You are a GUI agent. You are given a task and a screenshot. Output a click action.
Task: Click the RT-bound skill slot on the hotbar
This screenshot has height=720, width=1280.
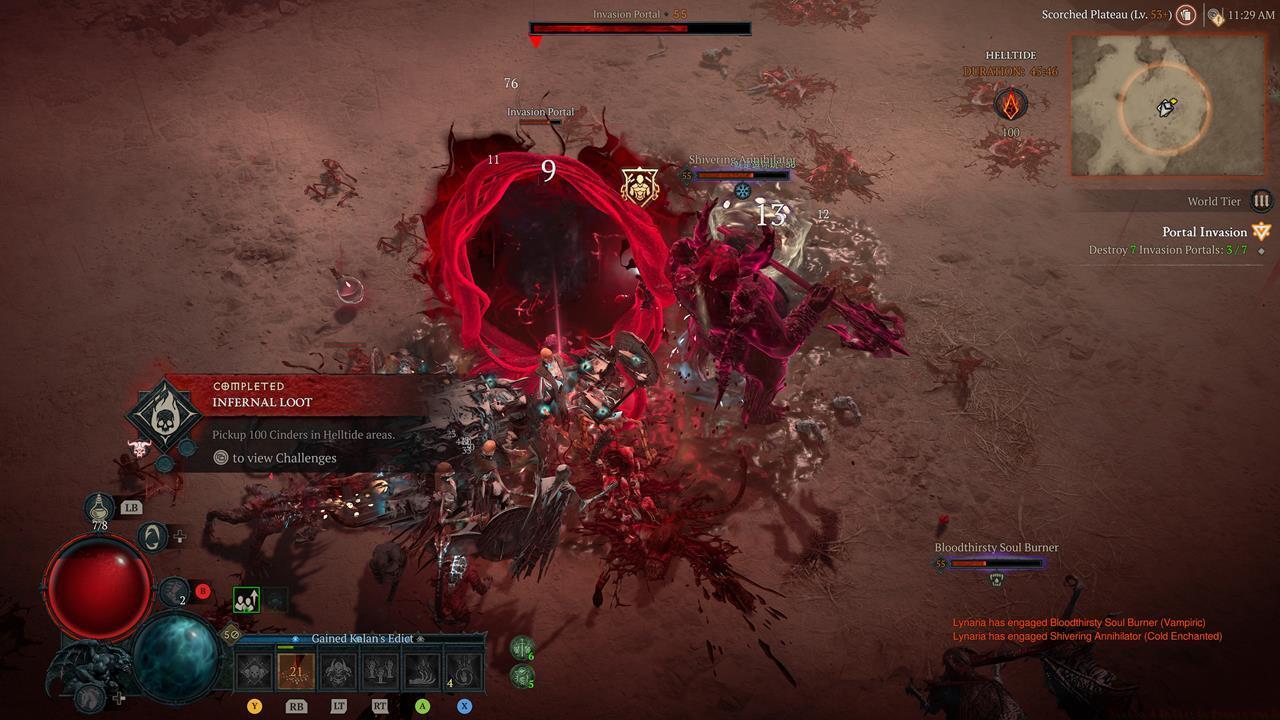tap(380, 670)
